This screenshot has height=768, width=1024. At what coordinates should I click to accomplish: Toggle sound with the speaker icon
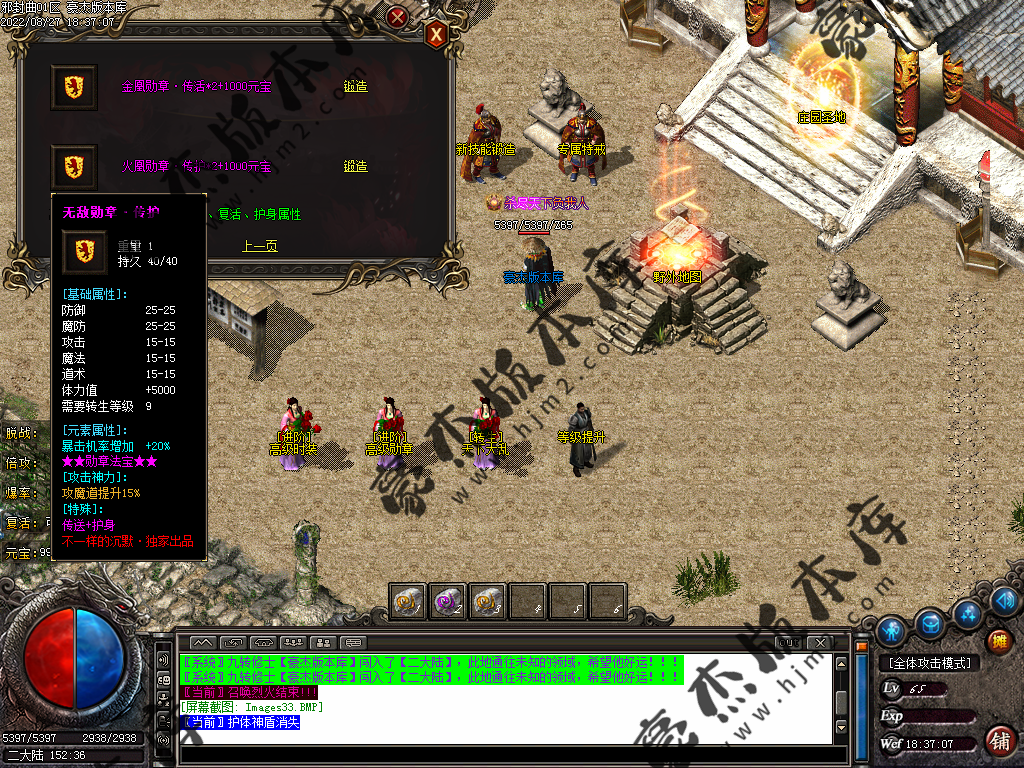(1006, 601)
